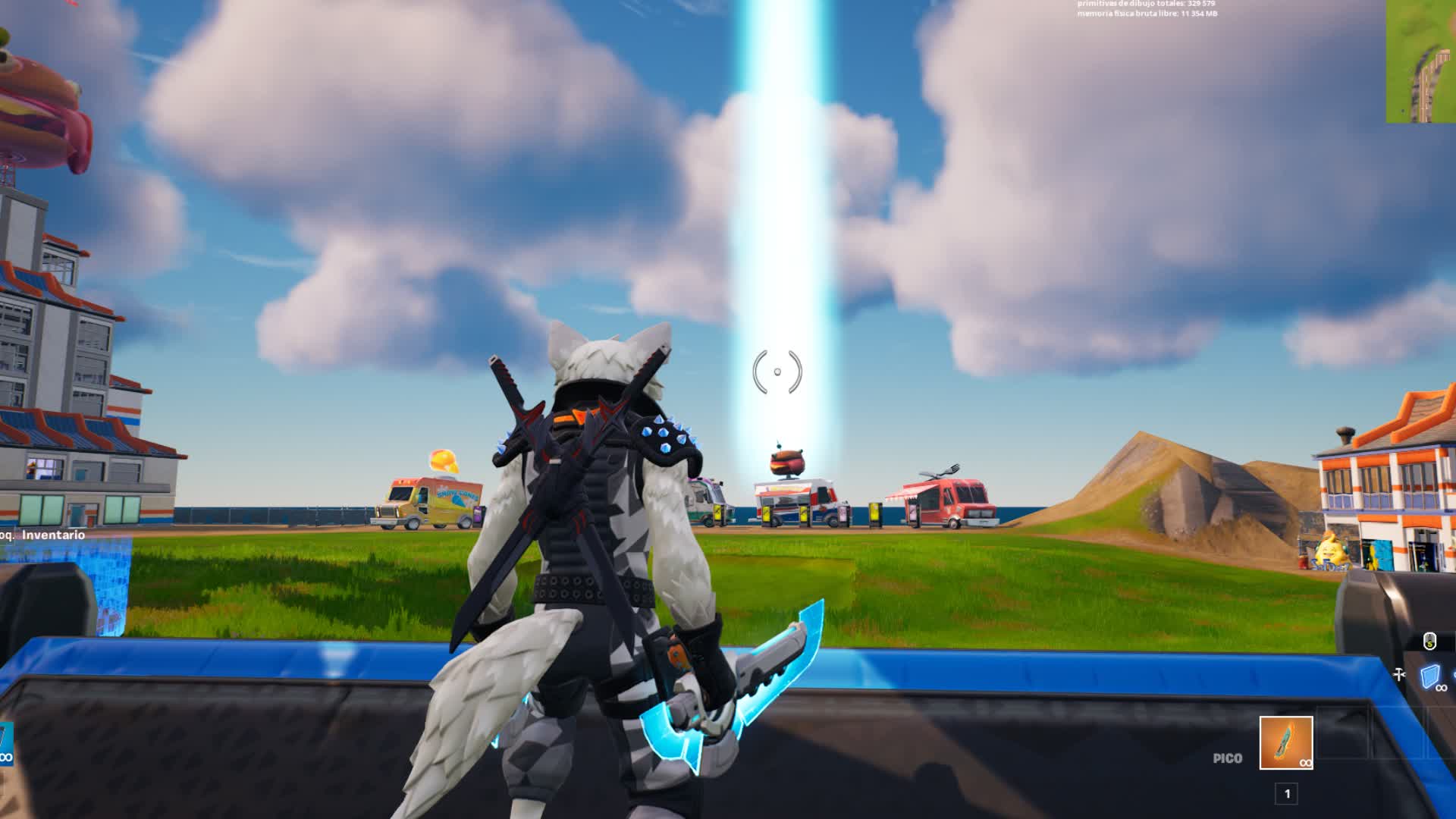Screen dimensions: 1456x819
Task: Select the pickaxe in the PICO slot
Action: [1286, 742]
